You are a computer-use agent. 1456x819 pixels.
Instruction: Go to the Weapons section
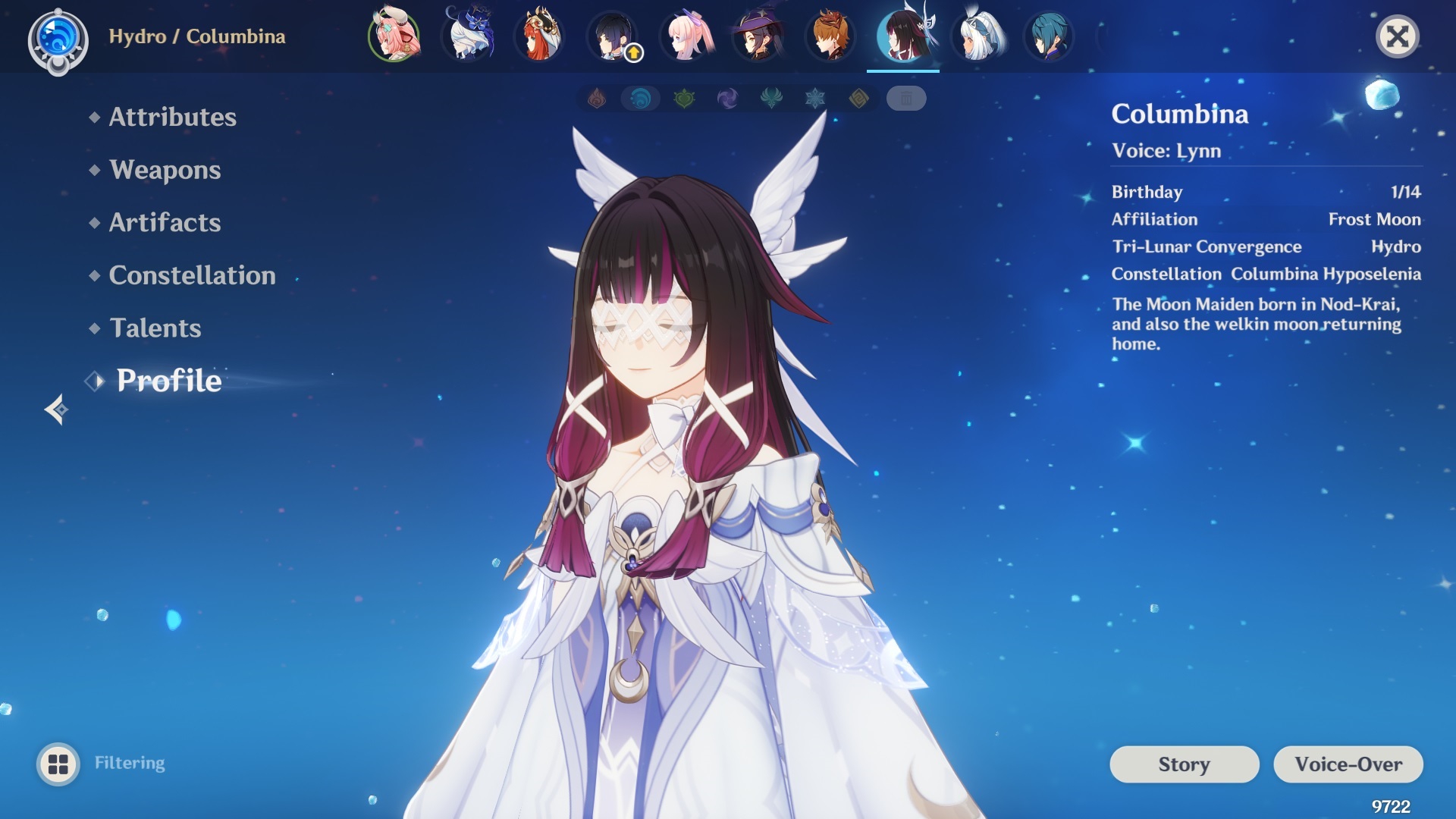click(x=165, y=170)
